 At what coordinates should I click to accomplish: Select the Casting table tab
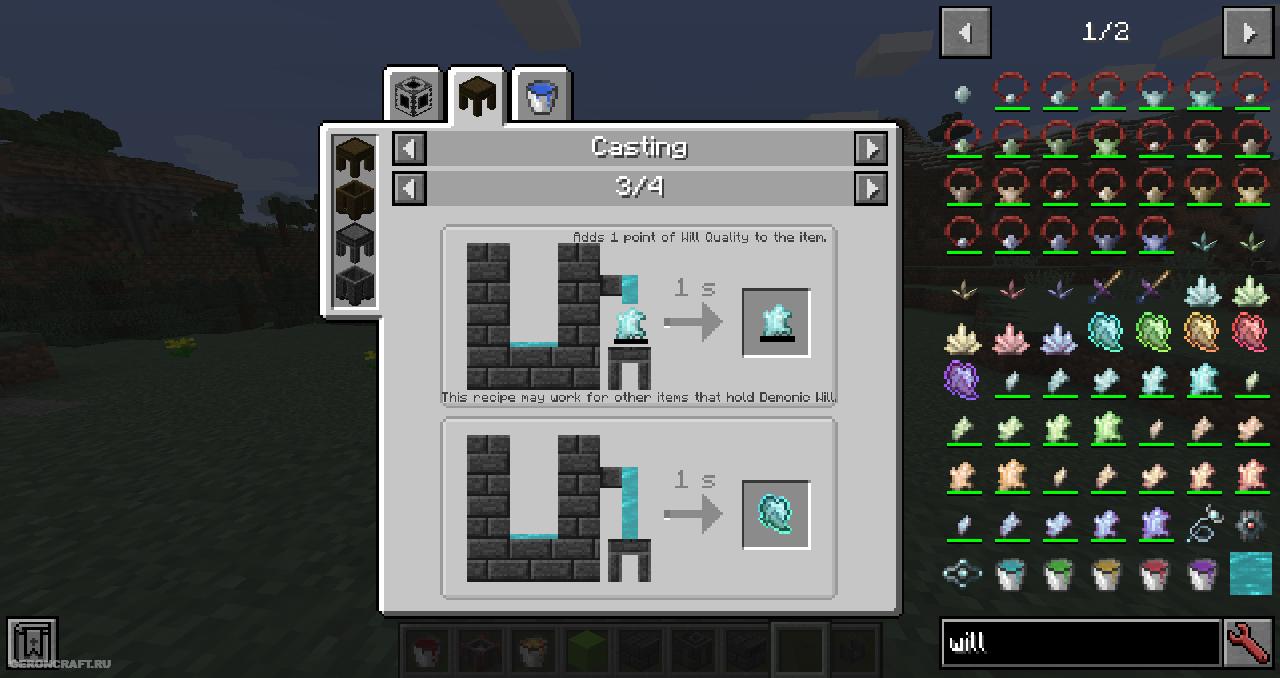(477, 97)
